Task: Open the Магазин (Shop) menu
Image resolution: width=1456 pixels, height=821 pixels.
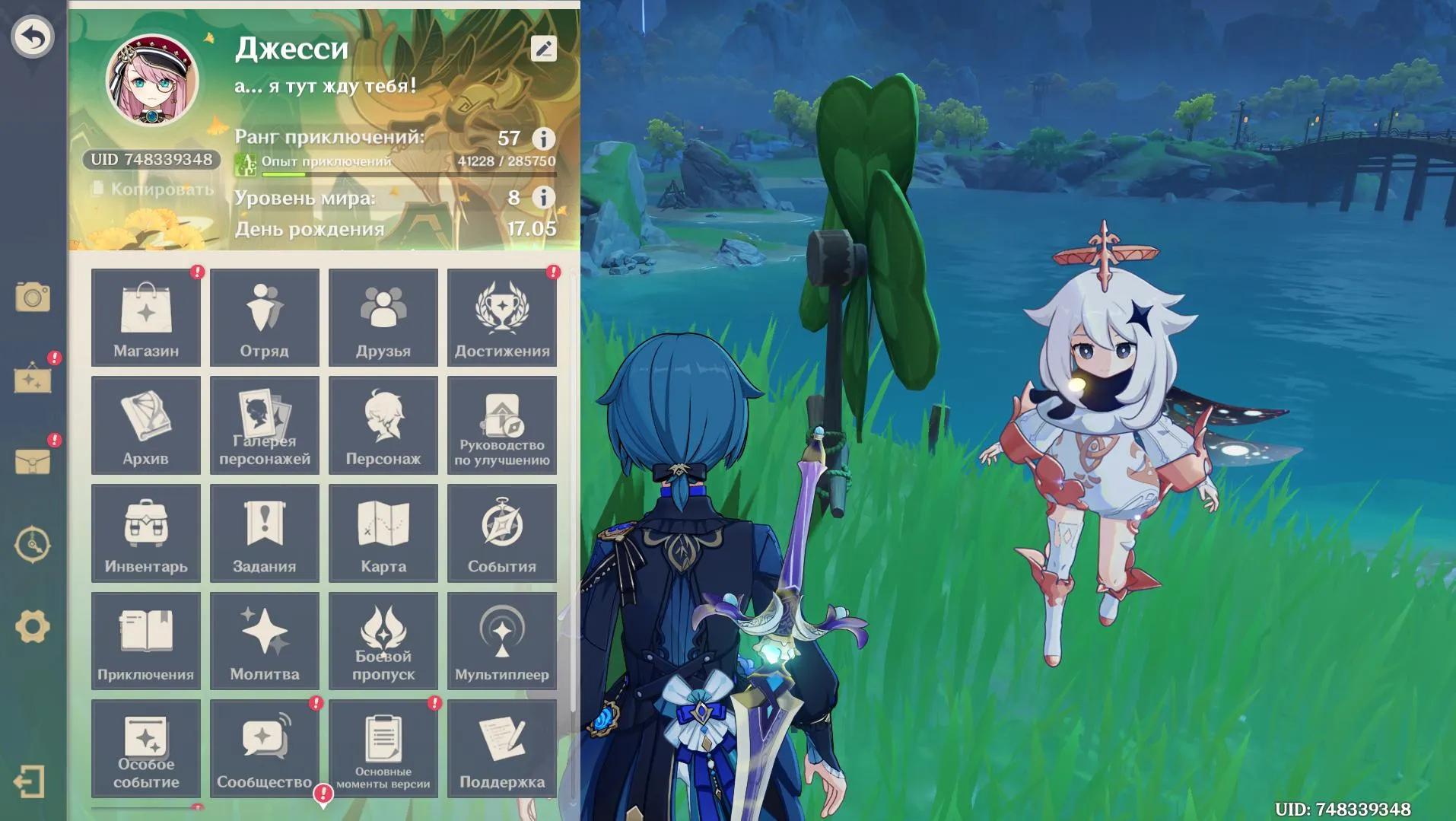Action: coord(145,317)
